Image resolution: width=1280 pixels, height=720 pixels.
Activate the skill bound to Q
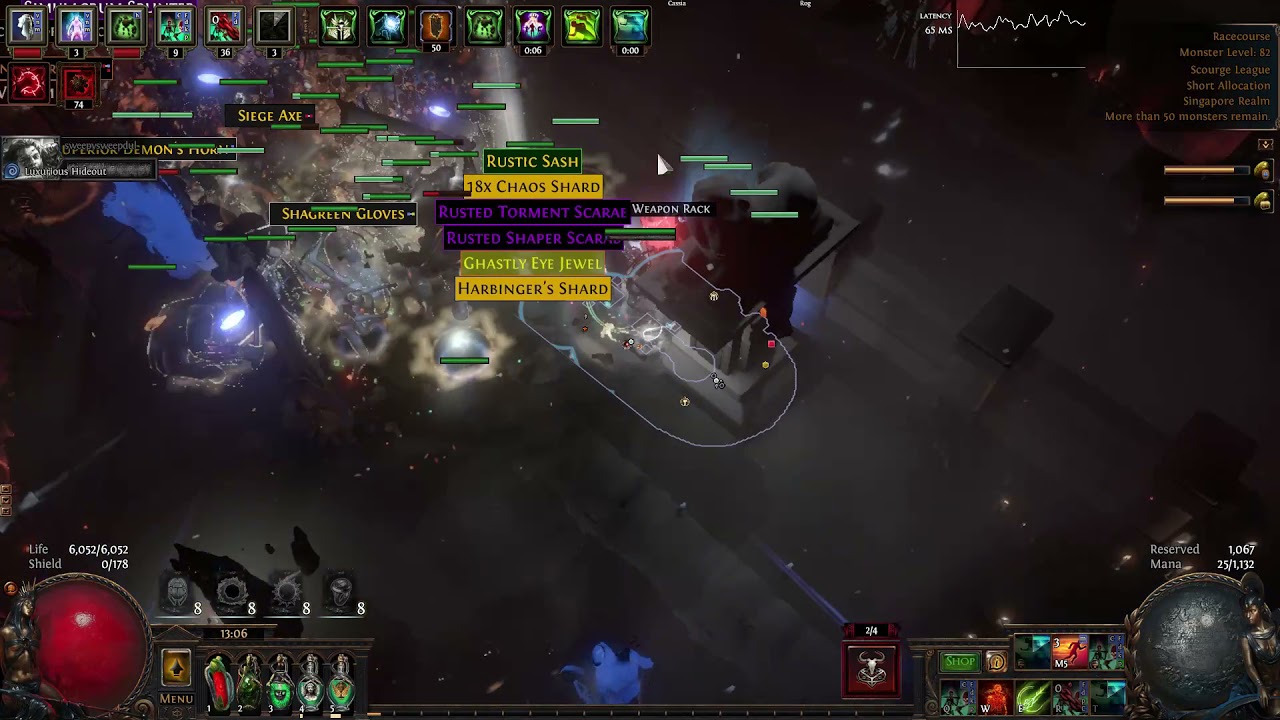[957, 697]
